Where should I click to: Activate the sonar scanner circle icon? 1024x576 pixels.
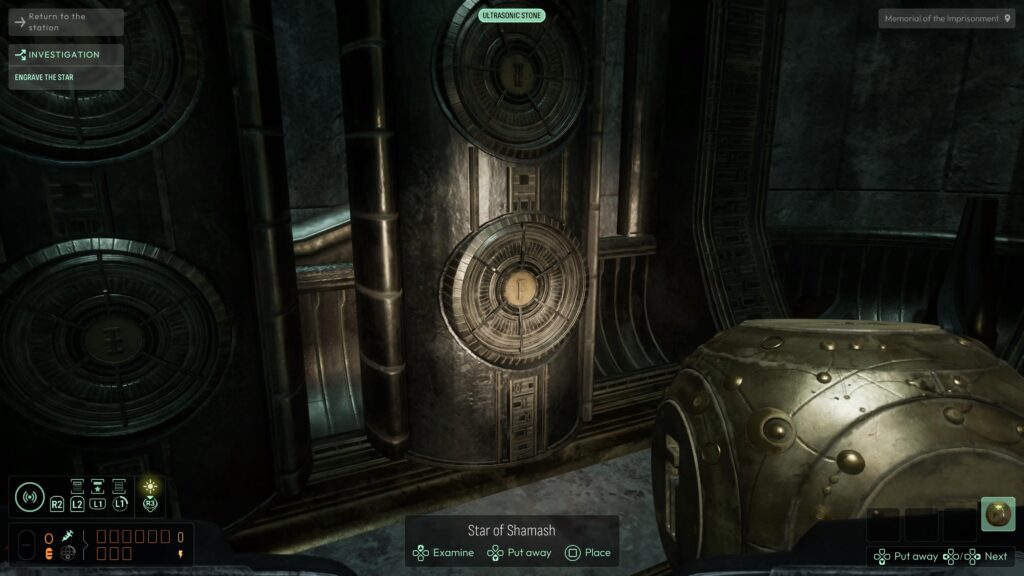pyautogui.click(x=30, y=496)
